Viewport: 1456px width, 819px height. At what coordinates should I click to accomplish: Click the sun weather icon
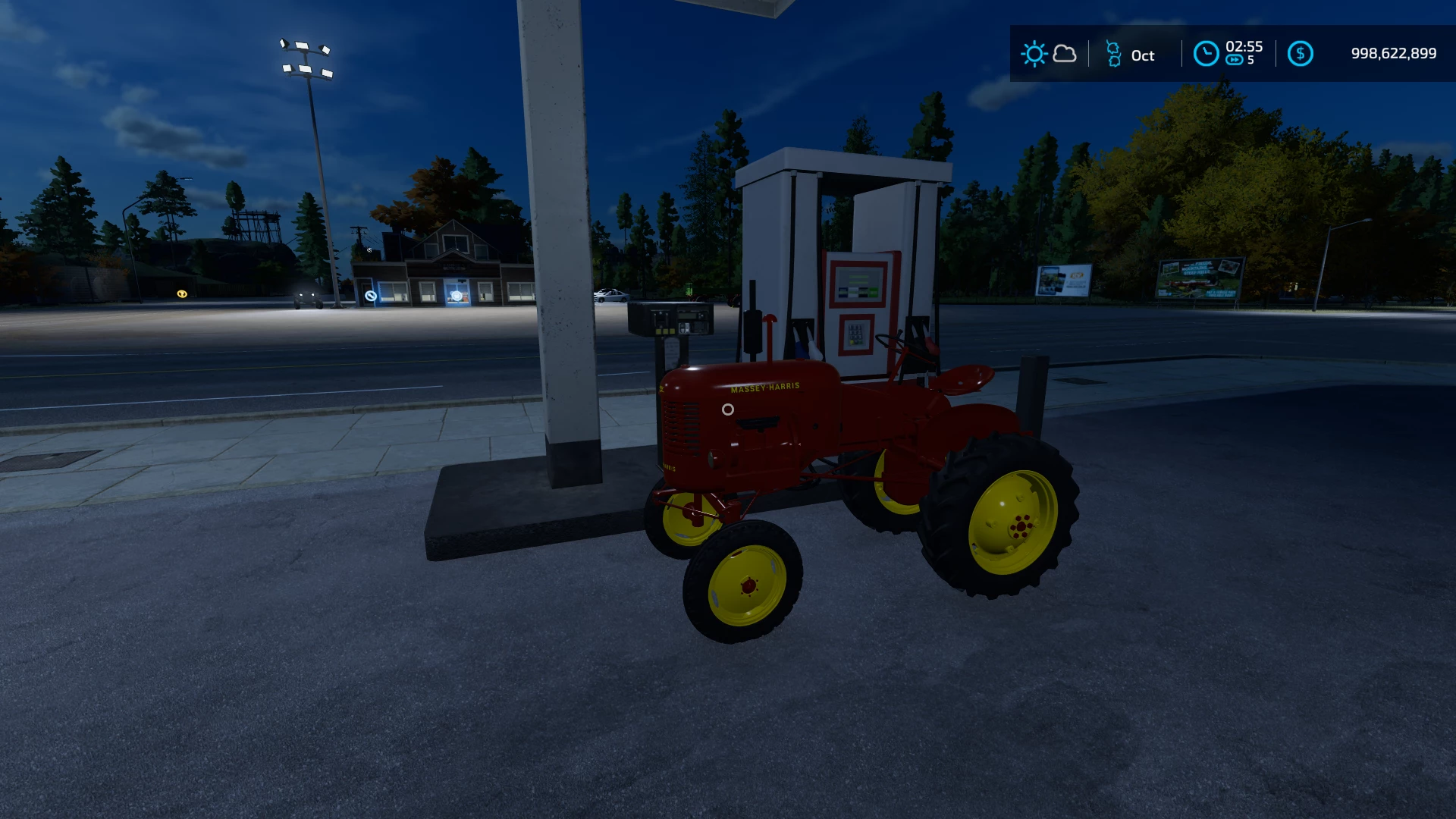[1034, 54]
